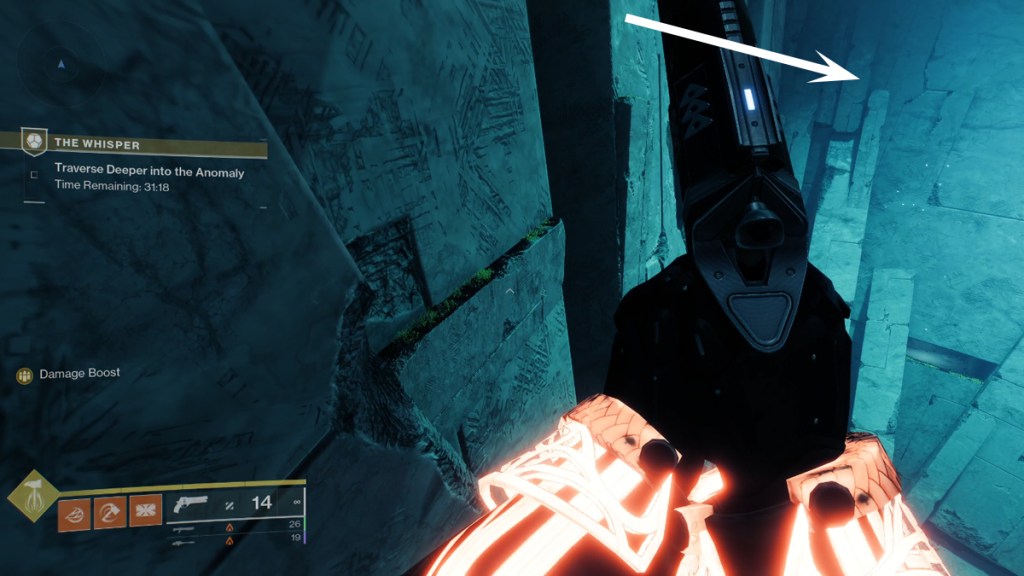Image resolution: width=1024 pixels, height=576 pixels.
Task: Activate the throwing hammer melee icon
Action: [110, 512]
